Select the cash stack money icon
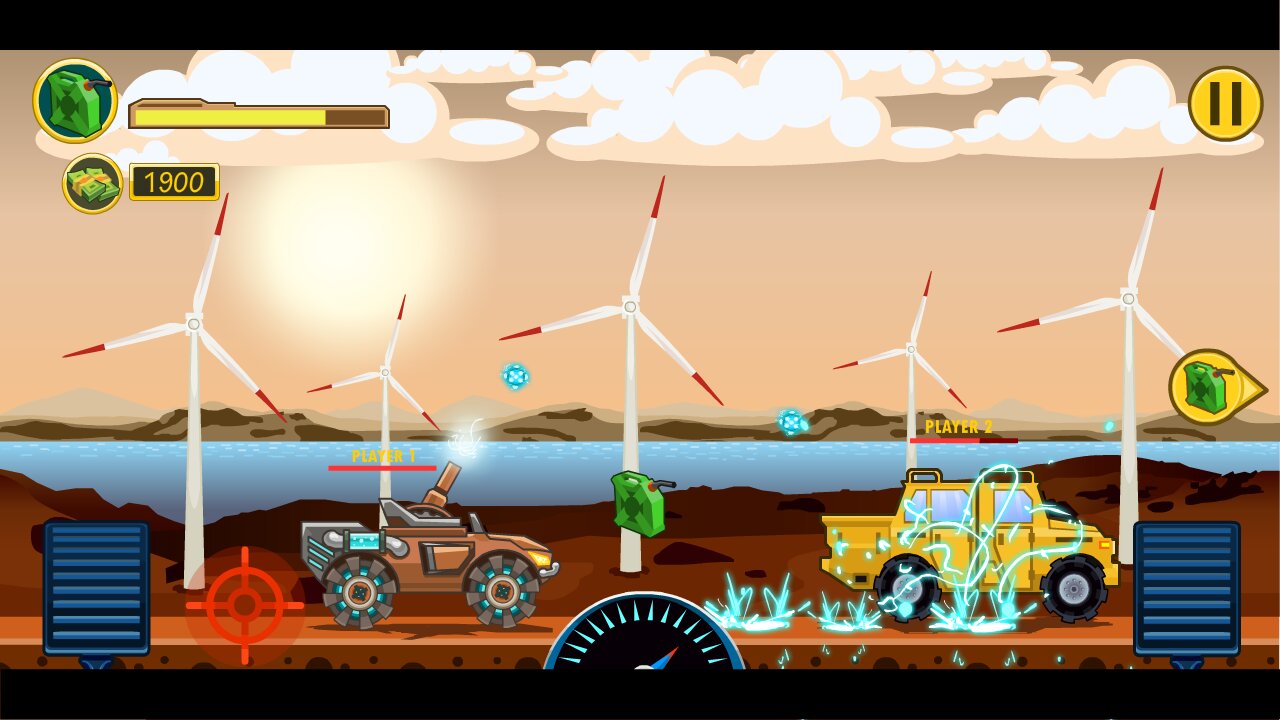1280x720 pixels. 93,183
